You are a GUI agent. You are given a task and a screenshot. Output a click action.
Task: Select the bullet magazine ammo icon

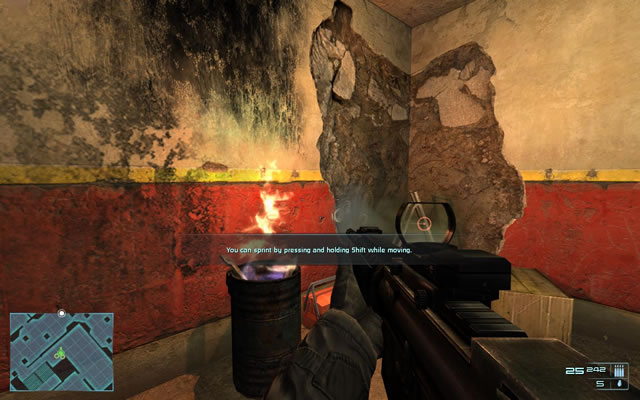coord(617,369)
